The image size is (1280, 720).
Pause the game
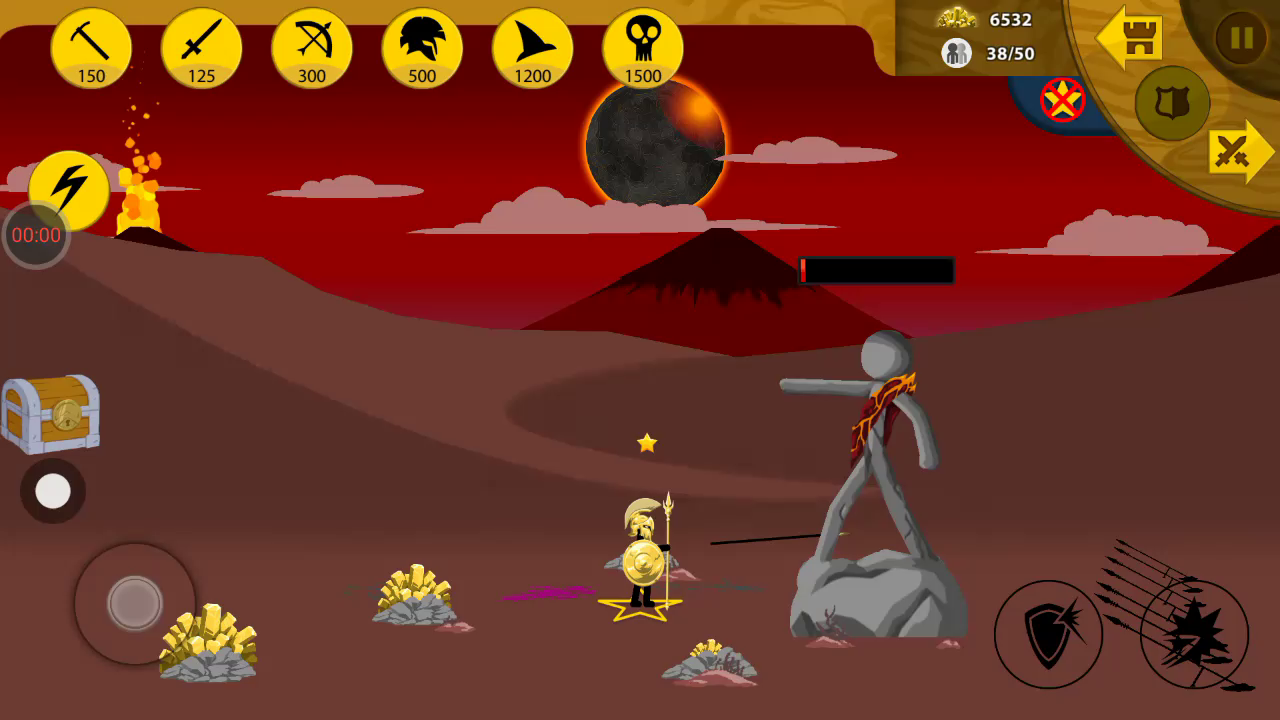pyautogui.click(x=1241, y=38)
